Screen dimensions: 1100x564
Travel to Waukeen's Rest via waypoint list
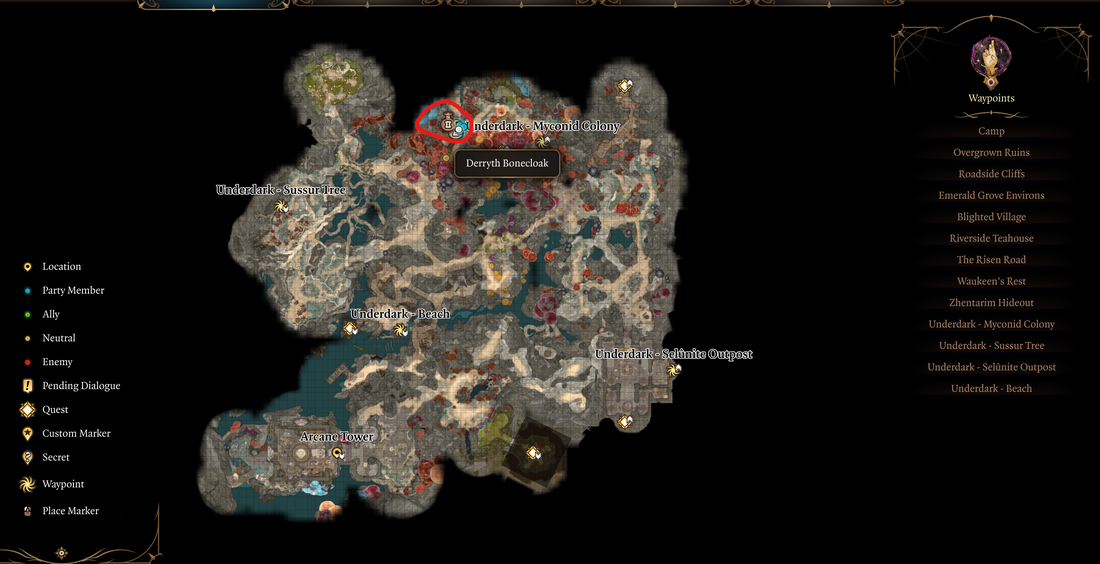991,282
